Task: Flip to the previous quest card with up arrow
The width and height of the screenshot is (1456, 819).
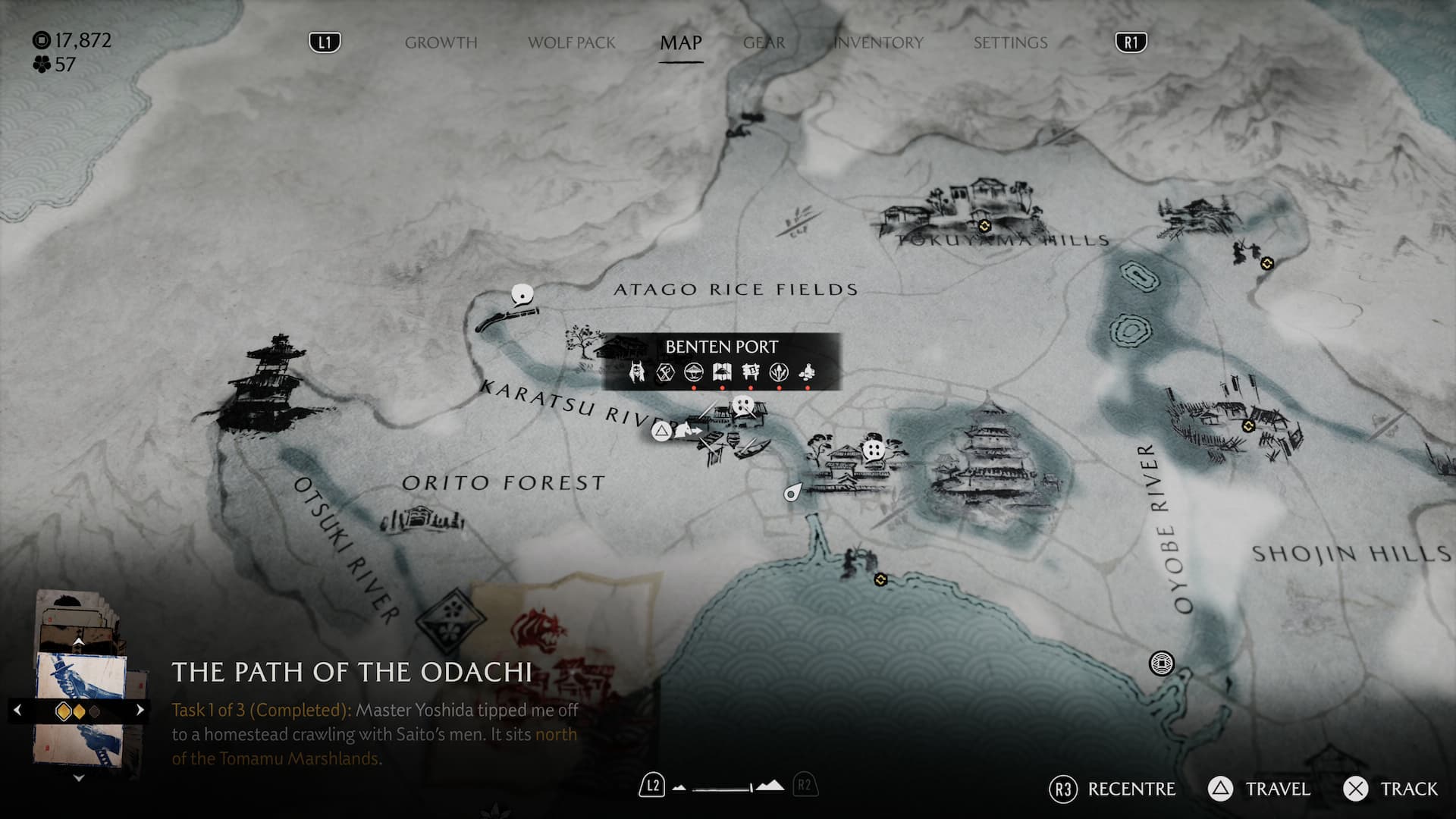Action: [x=78, y=642]
